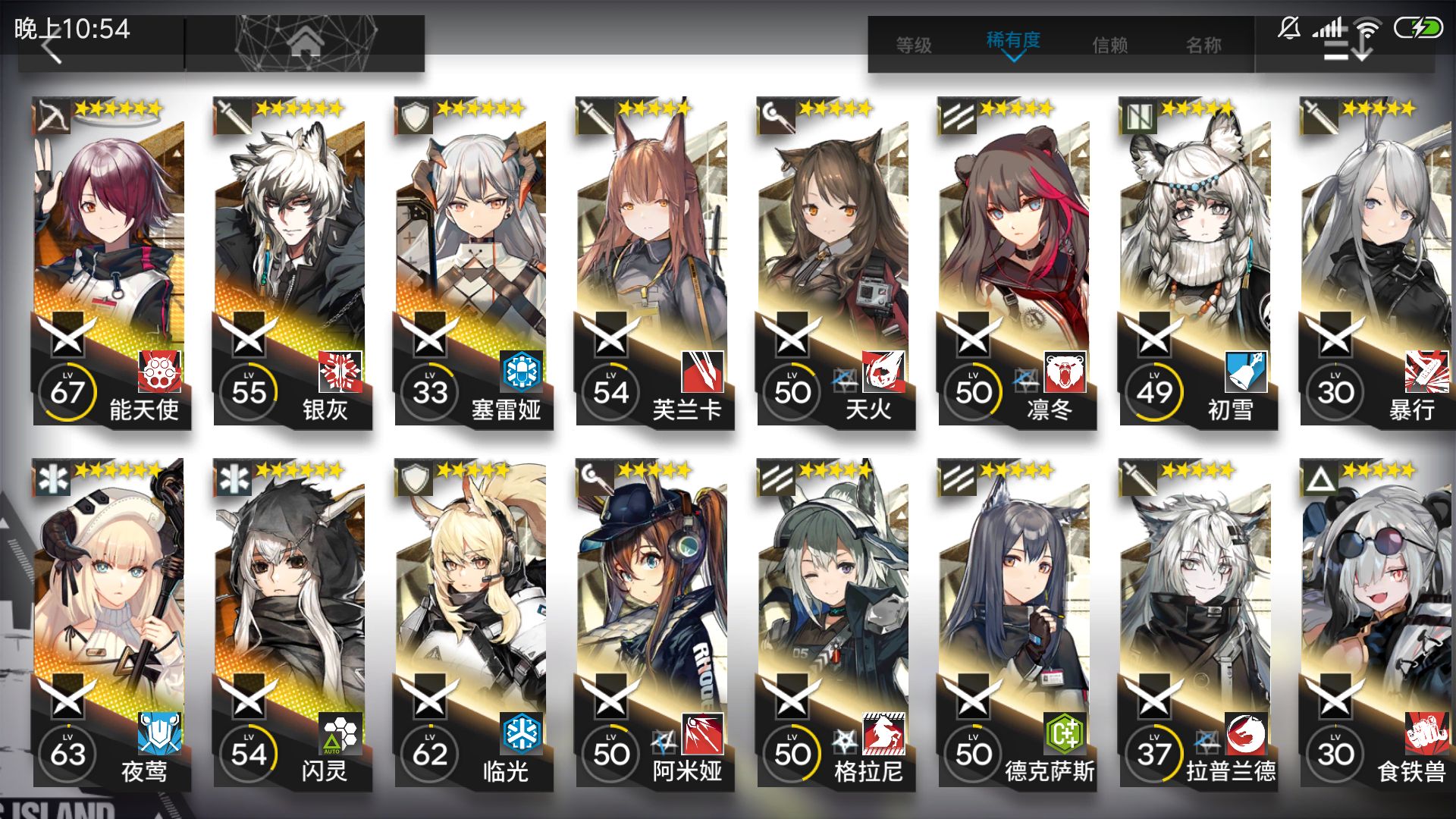Open the home shortcut menu
Image resolution: width=1456 pixels, height=819 pixels.
click(x=305, y=44)
